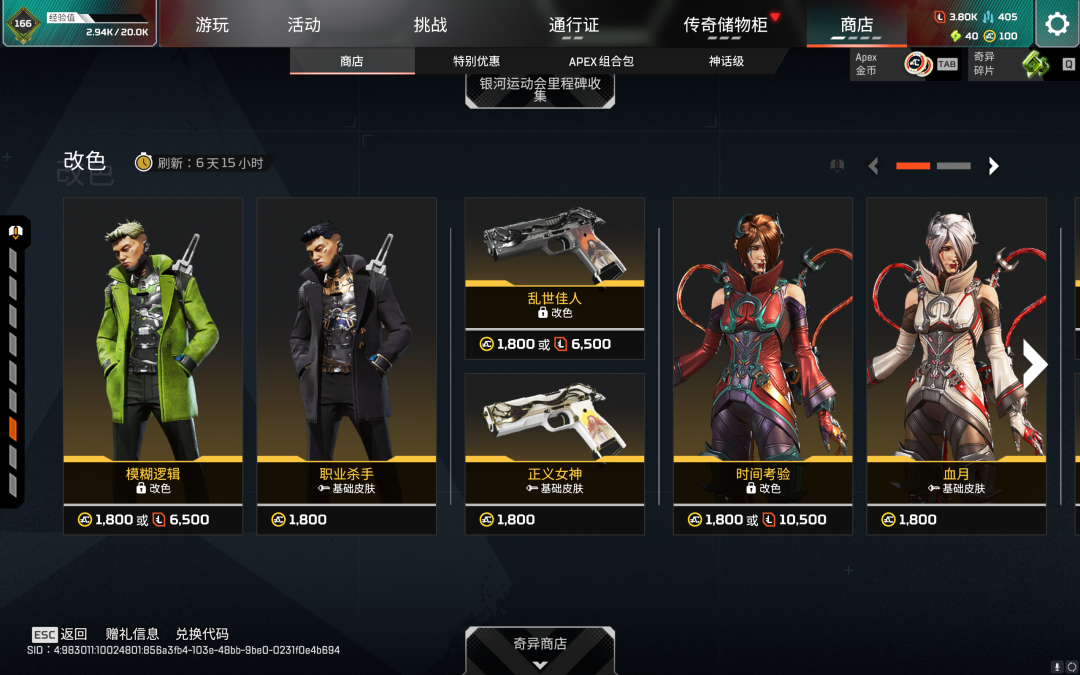This screenshot has height=675, width=1080.
Task: Open the 神话级 sub-tab
Action: click(726, 61)
